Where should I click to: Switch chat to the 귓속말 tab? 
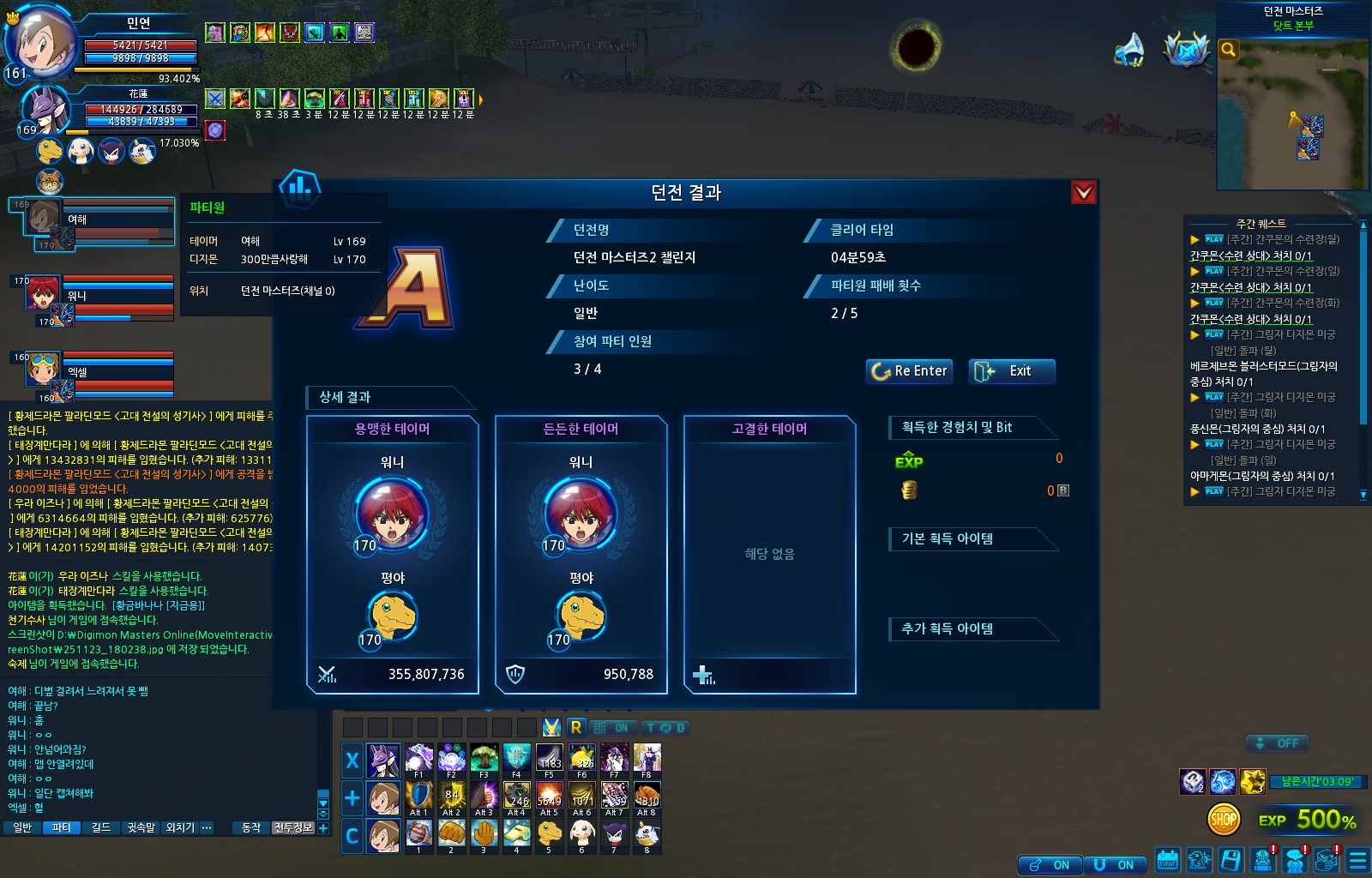141,827
